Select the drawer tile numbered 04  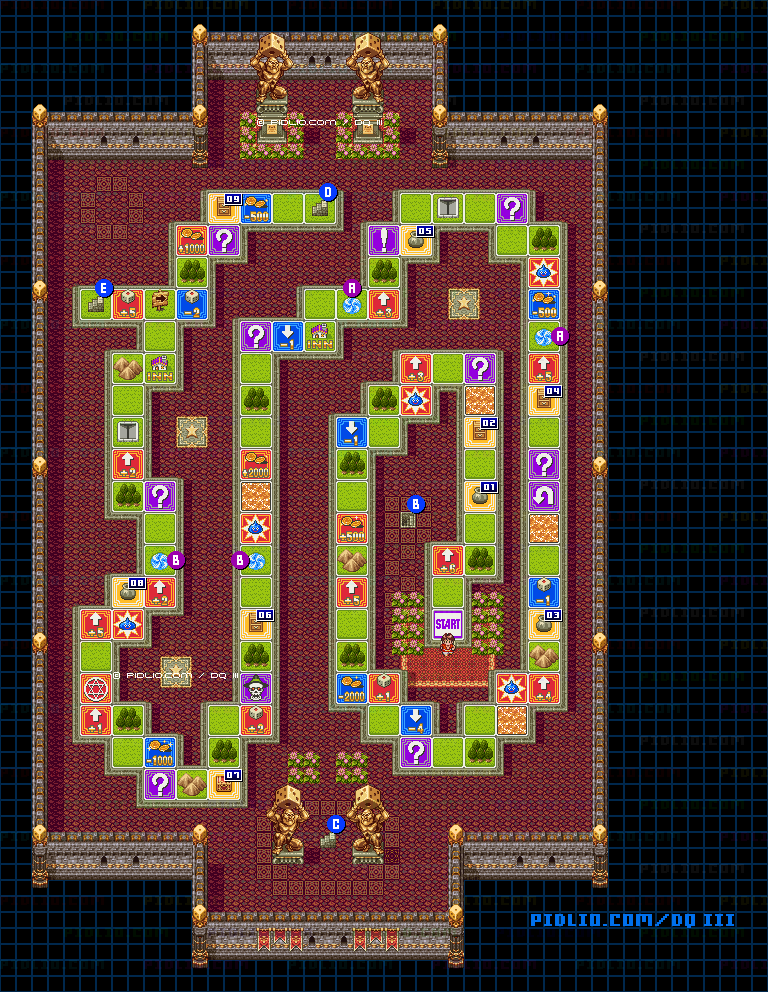point(544,400)
